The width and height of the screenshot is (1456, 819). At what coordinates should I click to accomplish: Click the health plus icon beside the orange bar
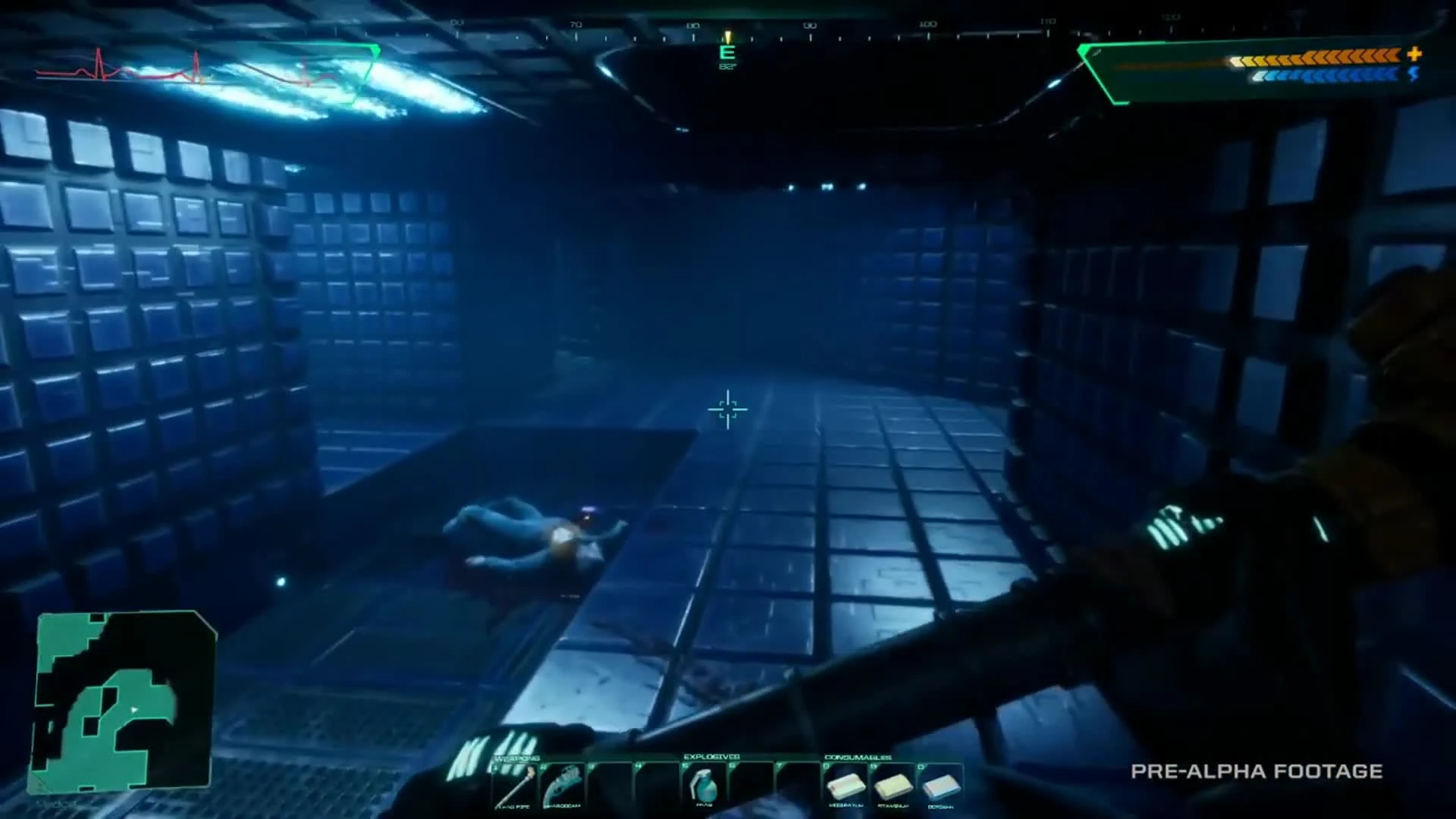[x=1415, y=55]
